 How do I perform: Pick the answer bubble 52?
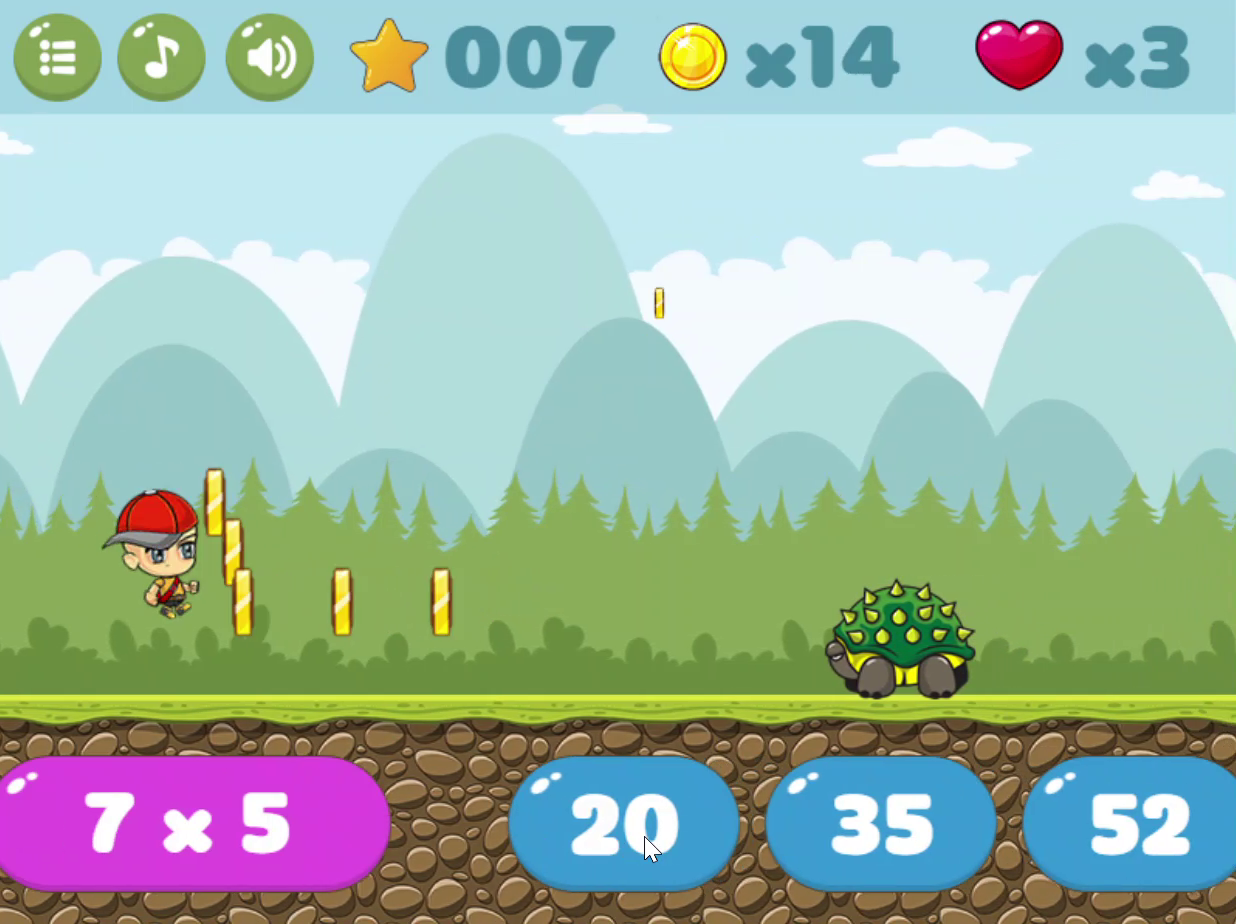[1135, 823]
